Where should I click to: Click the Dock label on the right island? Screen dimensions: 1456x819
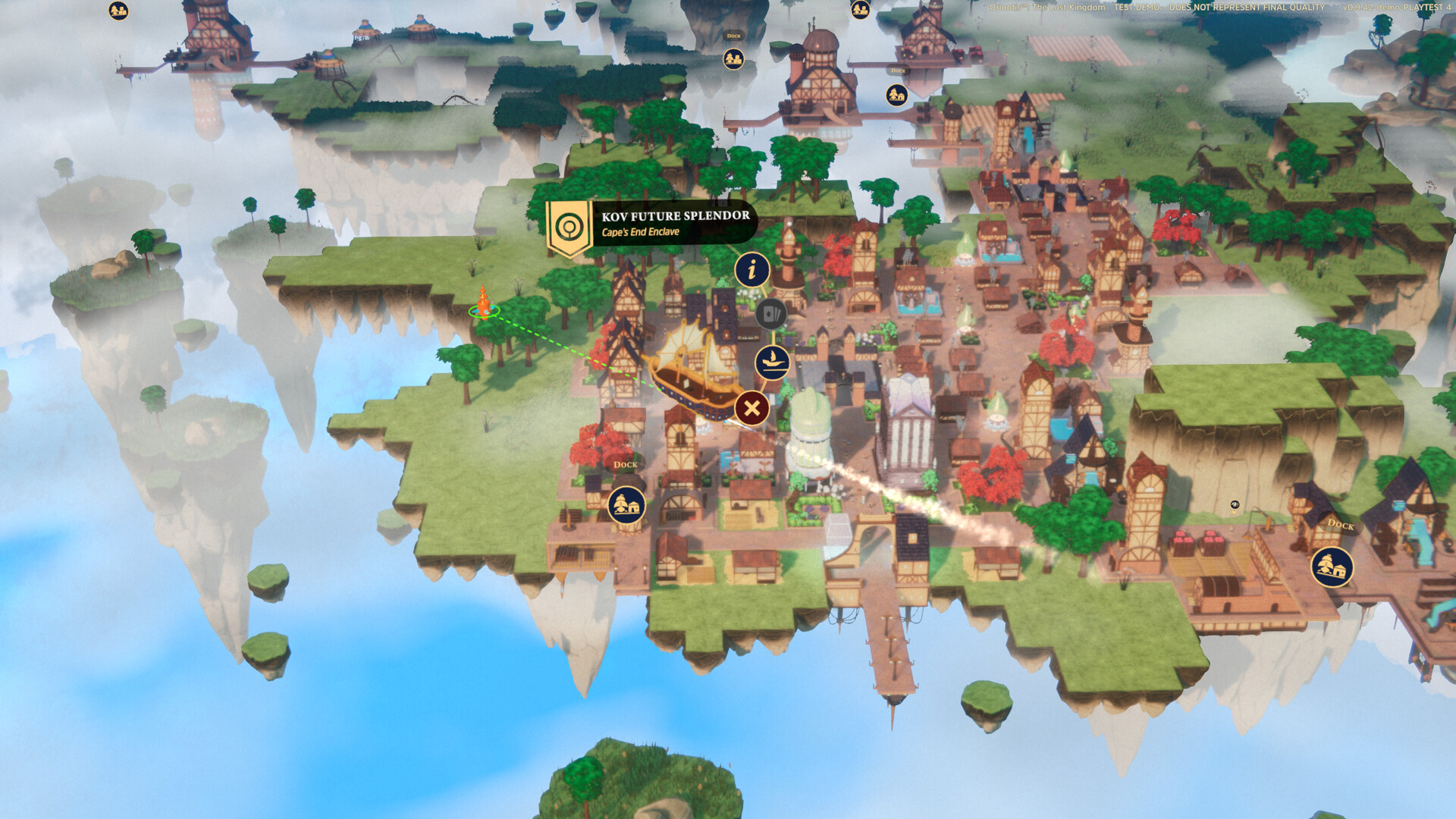(x=1341, y=526)
